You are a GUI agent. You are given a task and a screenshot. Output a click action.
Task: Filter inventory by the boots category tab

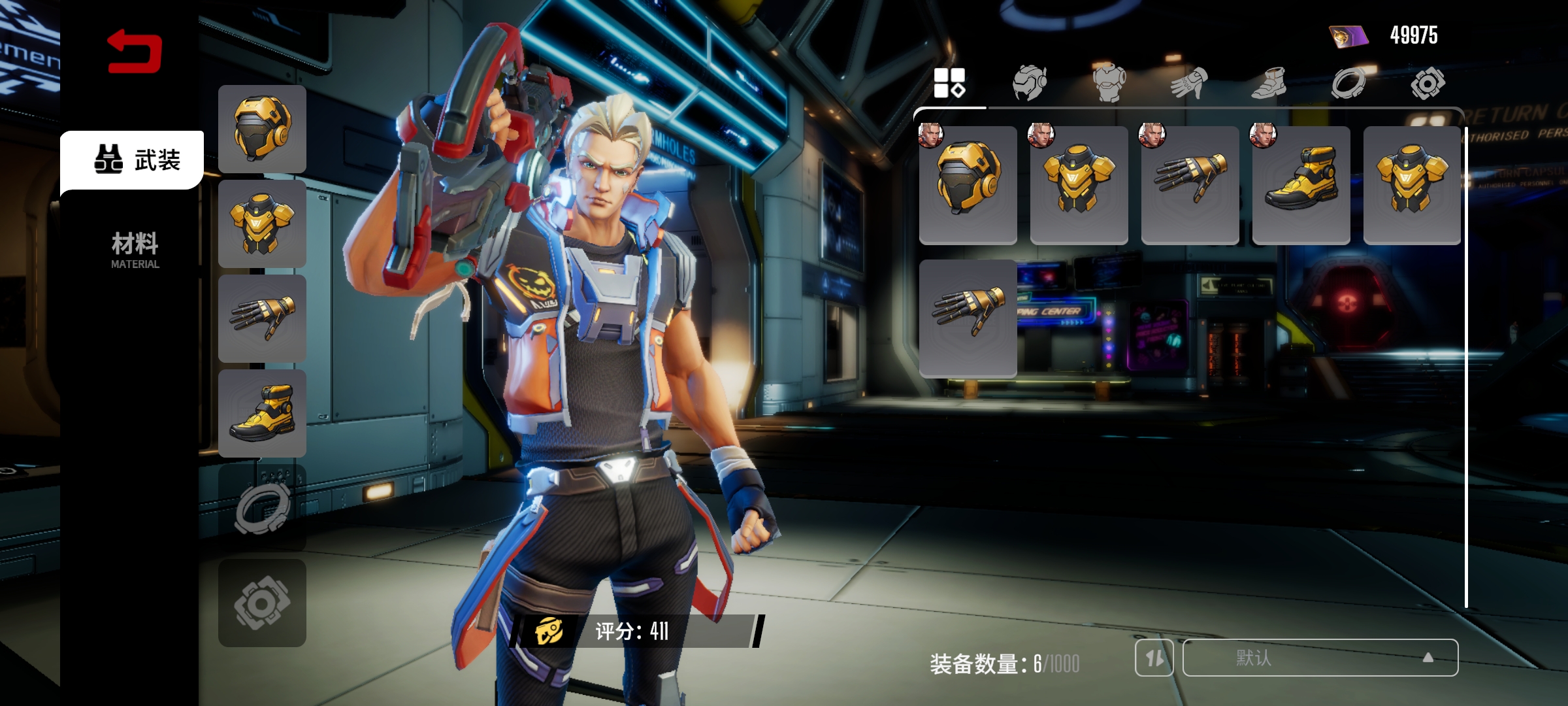(1269, 83)
